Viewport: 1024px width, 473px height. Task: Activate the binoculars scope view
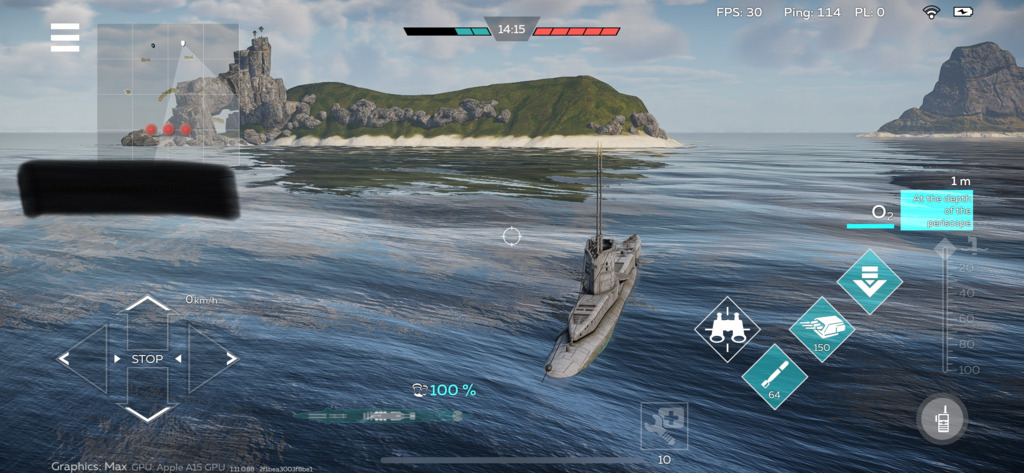tap(728, 330)
